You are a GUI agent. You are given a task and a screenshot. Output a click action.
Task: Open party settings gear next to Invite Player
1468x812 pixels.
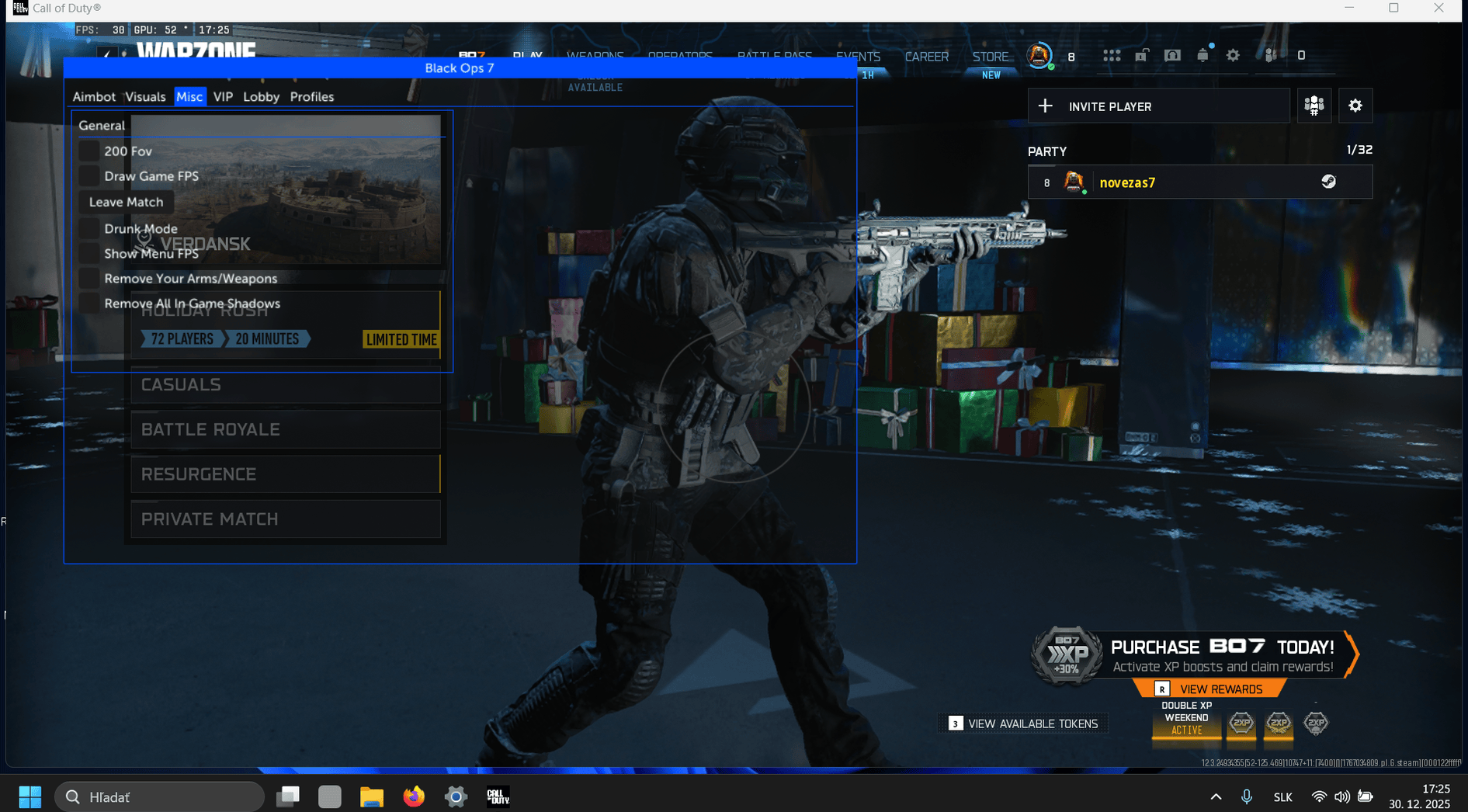click(1355, 106)
